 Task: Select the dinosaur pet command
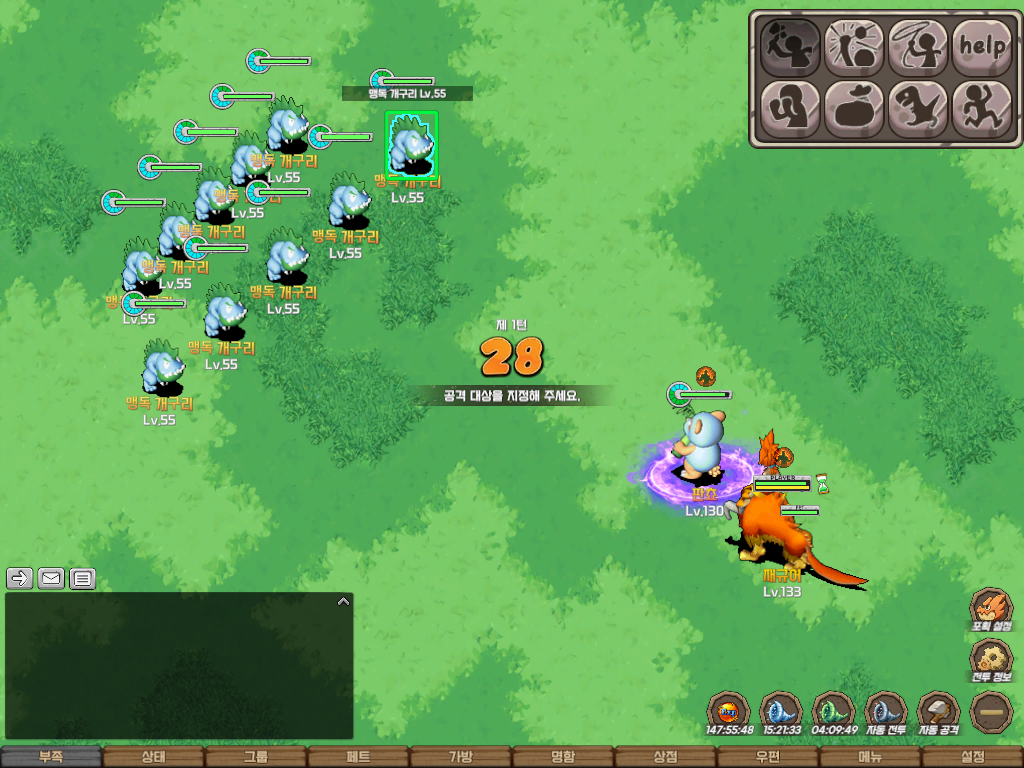[918, 108]
